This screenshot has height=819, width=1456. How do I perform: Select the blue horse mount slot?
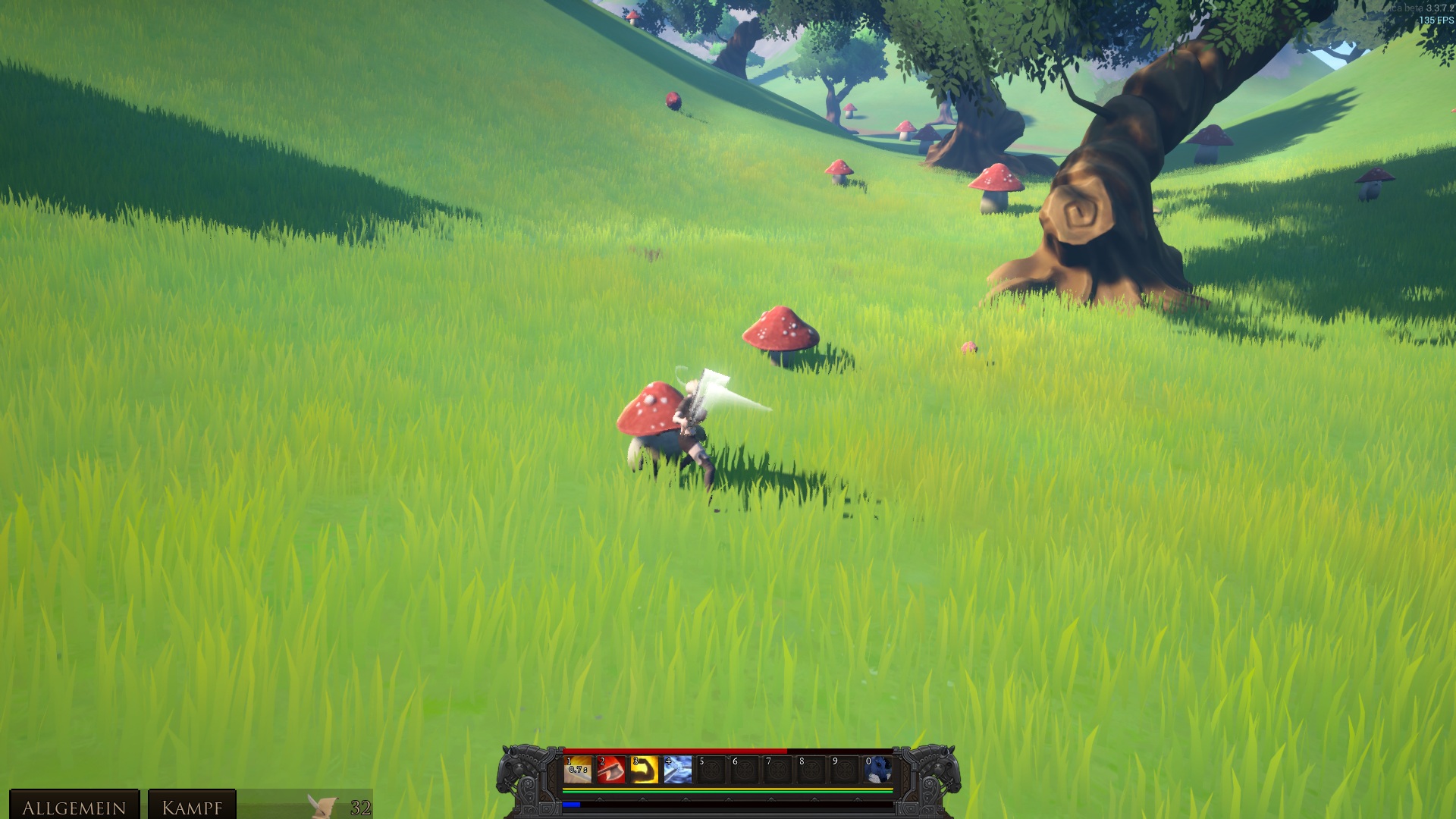[878, 770]
